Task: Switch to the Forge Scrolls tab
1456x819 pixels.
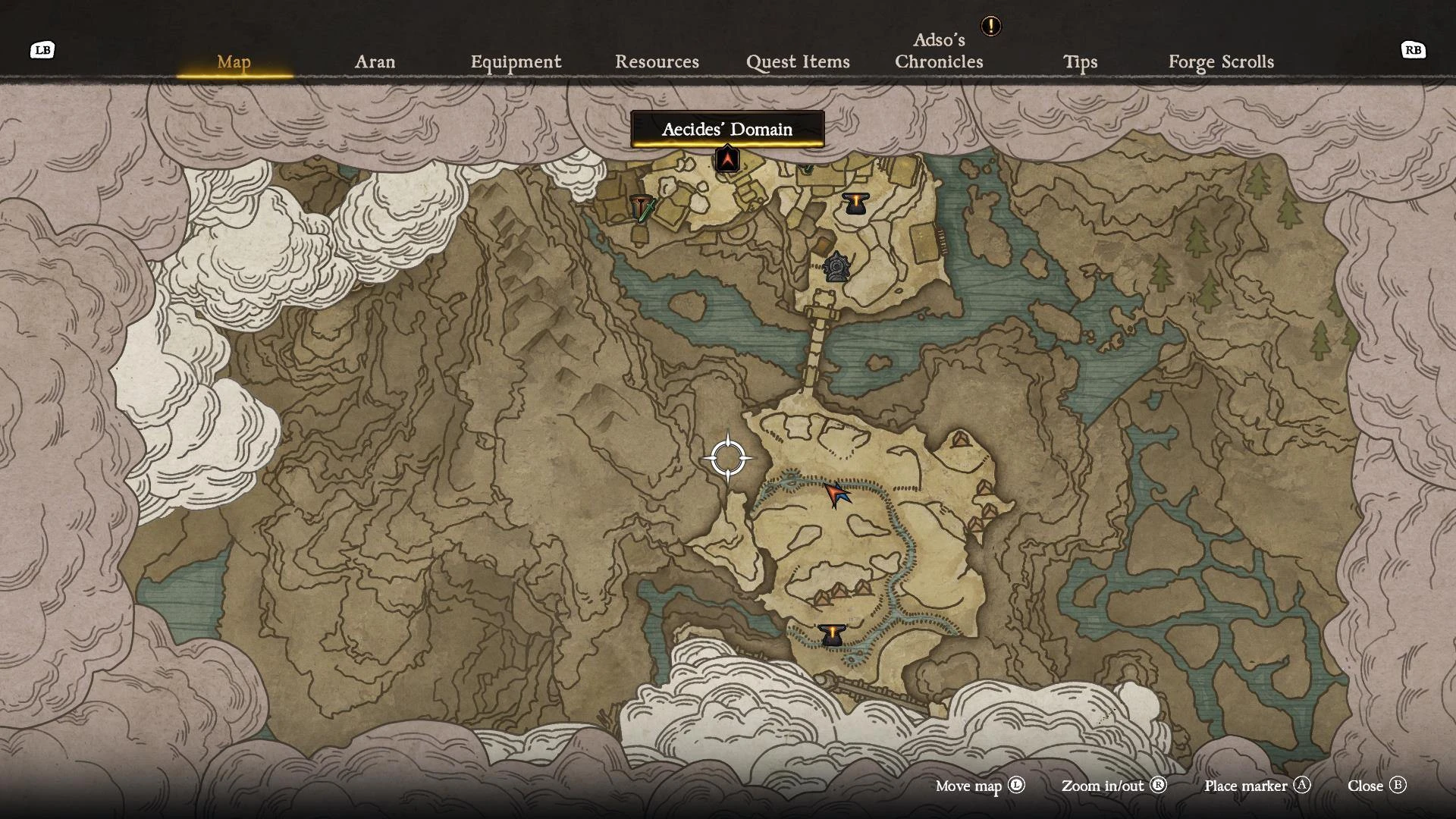Action: coord(1221,61)
